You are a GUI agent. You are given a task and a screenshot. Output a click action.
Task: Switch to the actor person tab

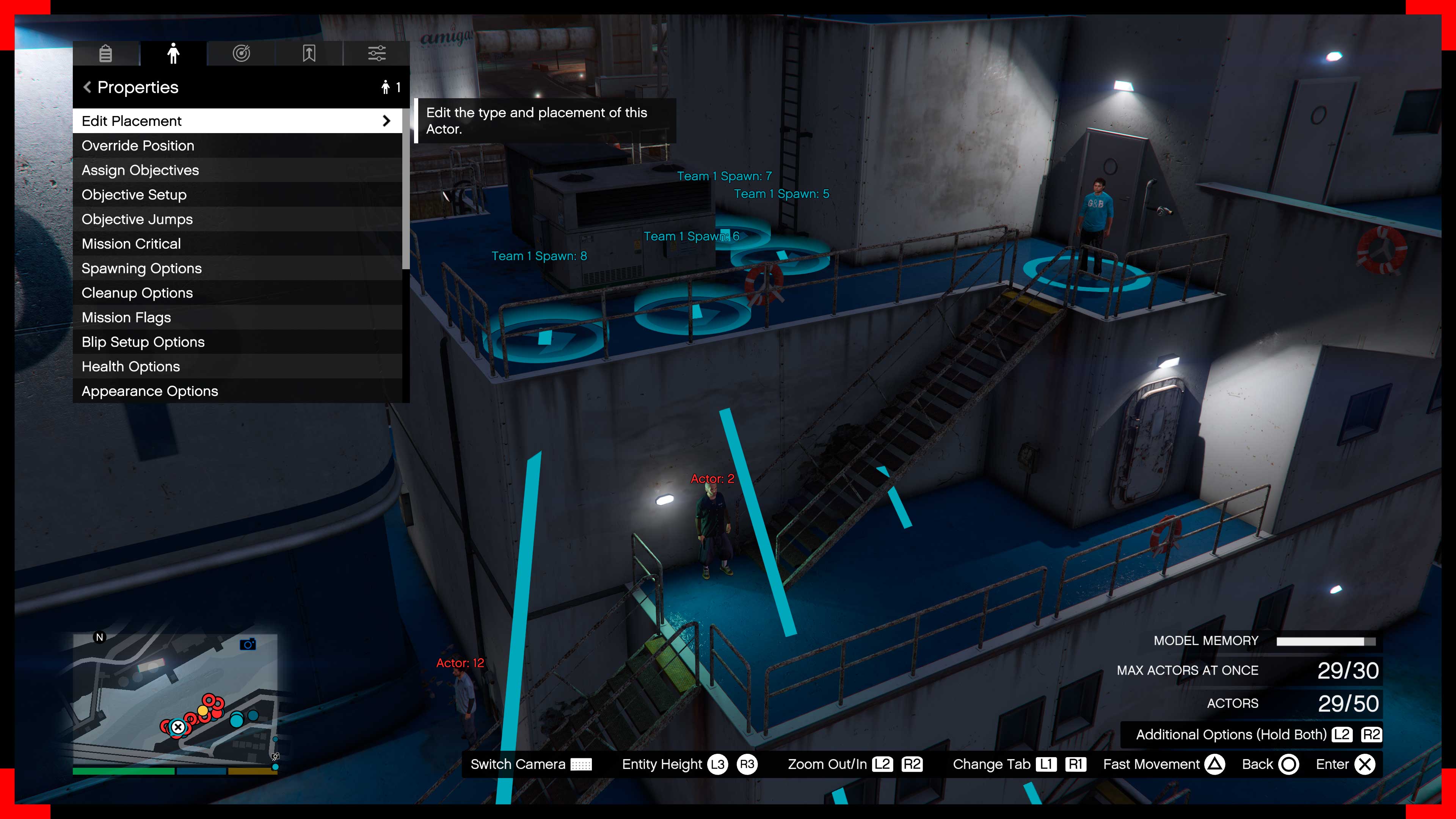[174, 54]
